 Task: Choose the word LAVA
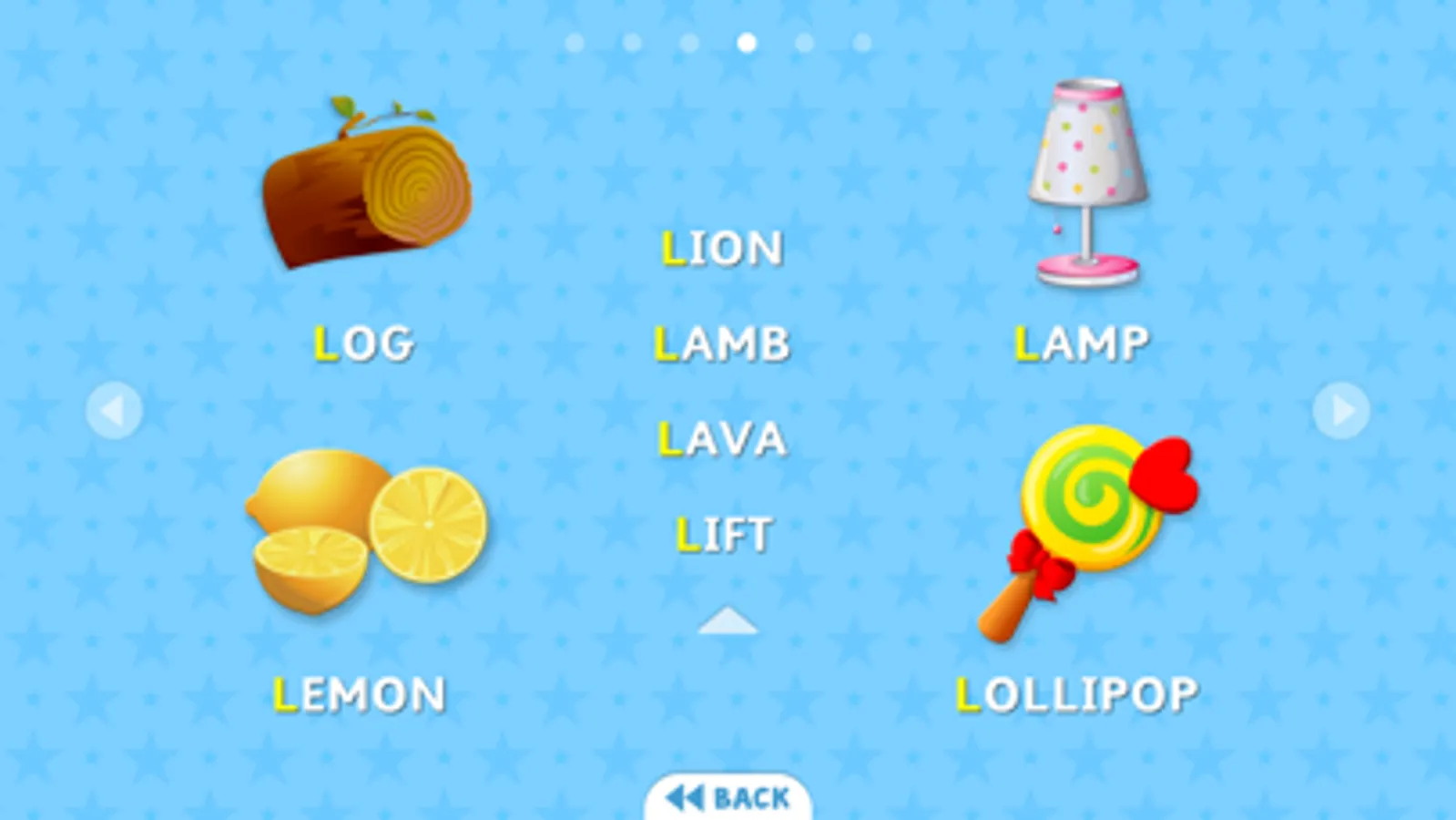point(722,438)
